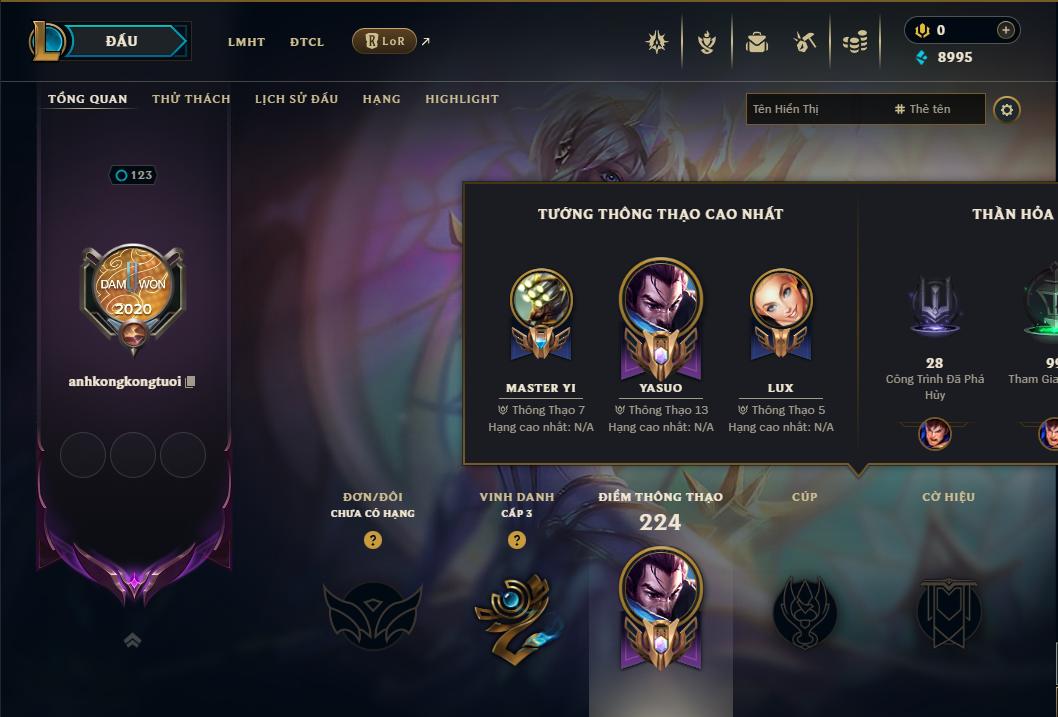Add RP with the plus button
Image resolution: width=1058 pixels, height=717 pixels.
(x=1005, y=30)
